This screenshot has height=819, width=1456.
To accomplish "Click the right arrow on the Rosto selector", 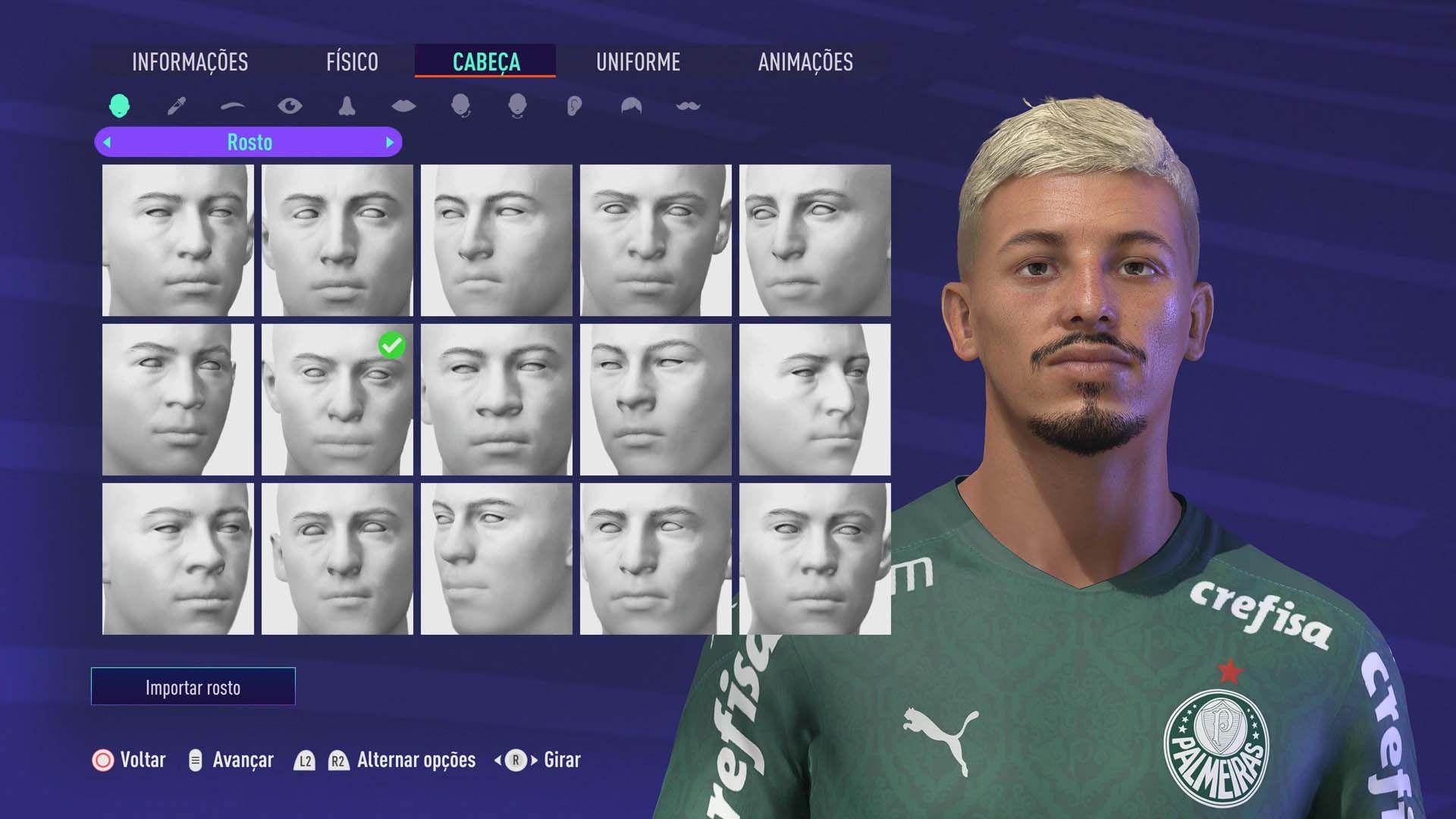I will [391, 142].
